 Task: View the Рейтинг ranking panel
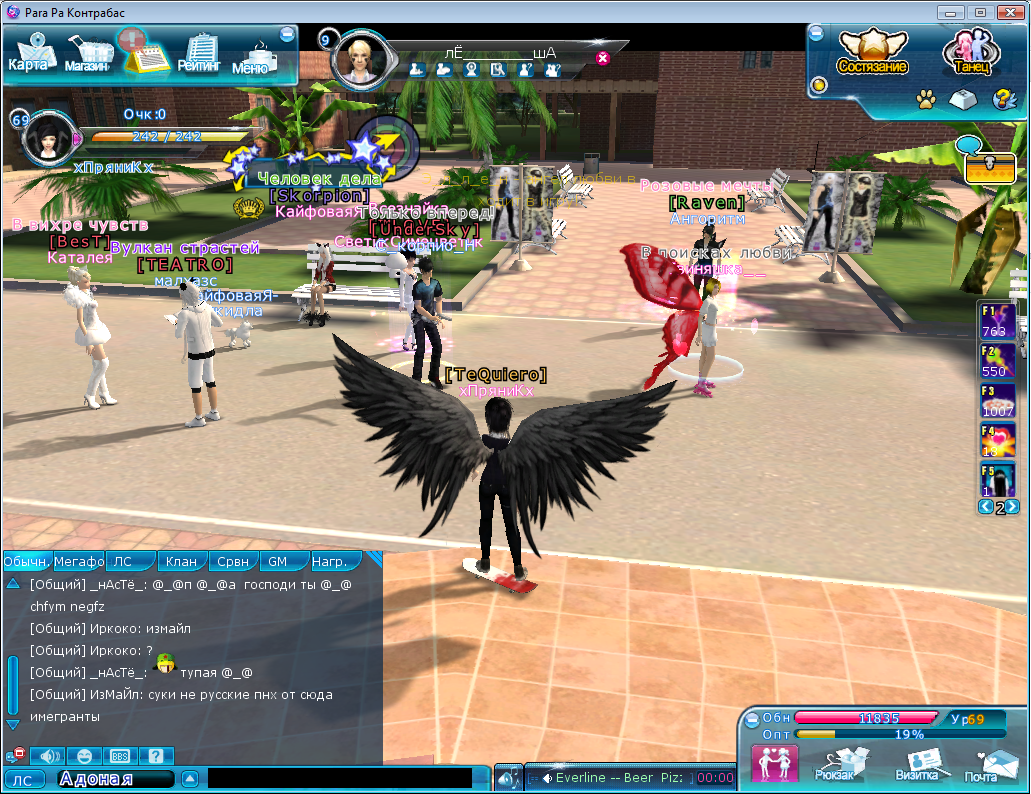tap(199, 54)
